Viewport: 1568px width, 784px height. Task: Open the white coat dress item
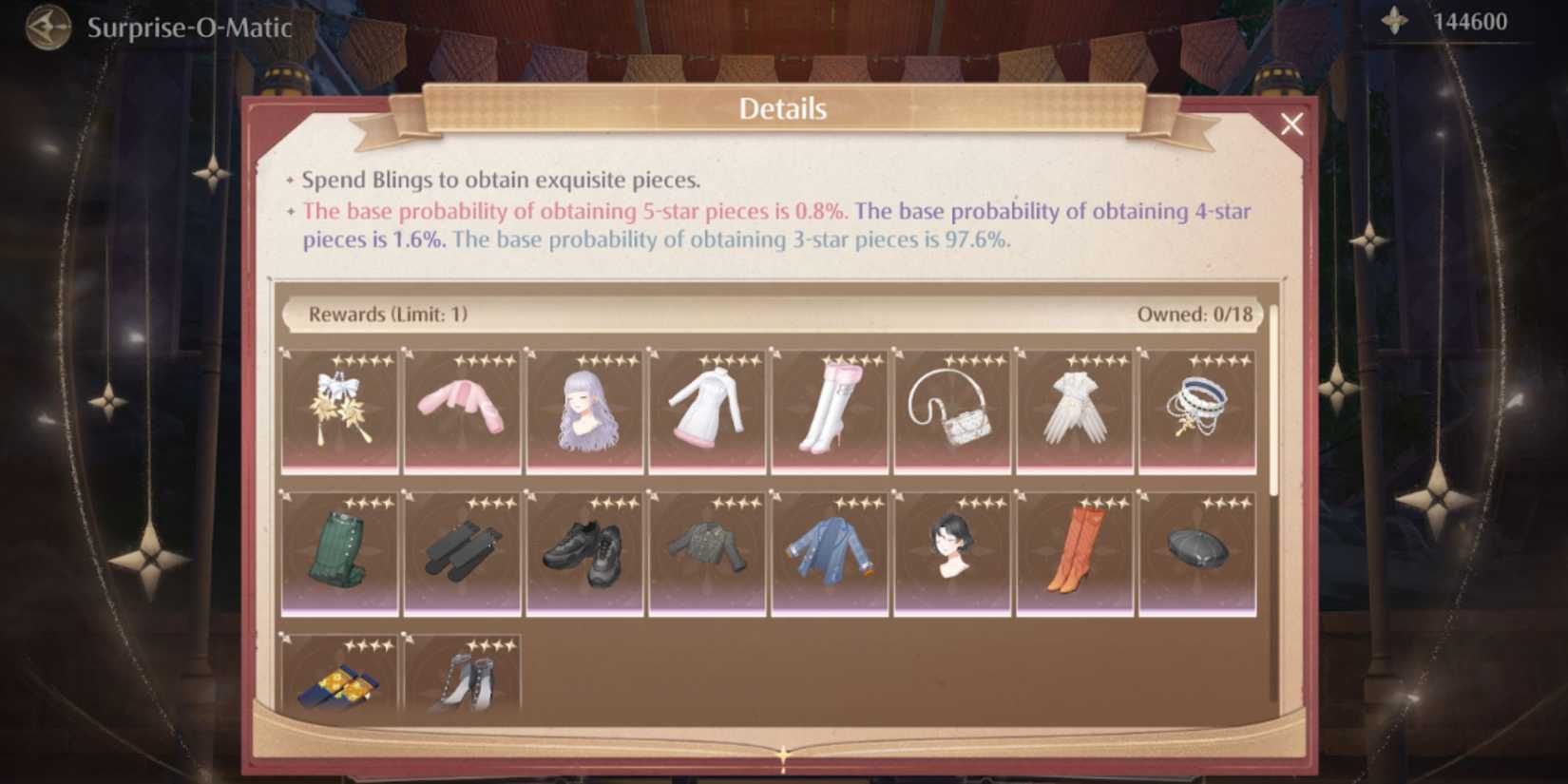click(x=707, y=409)
